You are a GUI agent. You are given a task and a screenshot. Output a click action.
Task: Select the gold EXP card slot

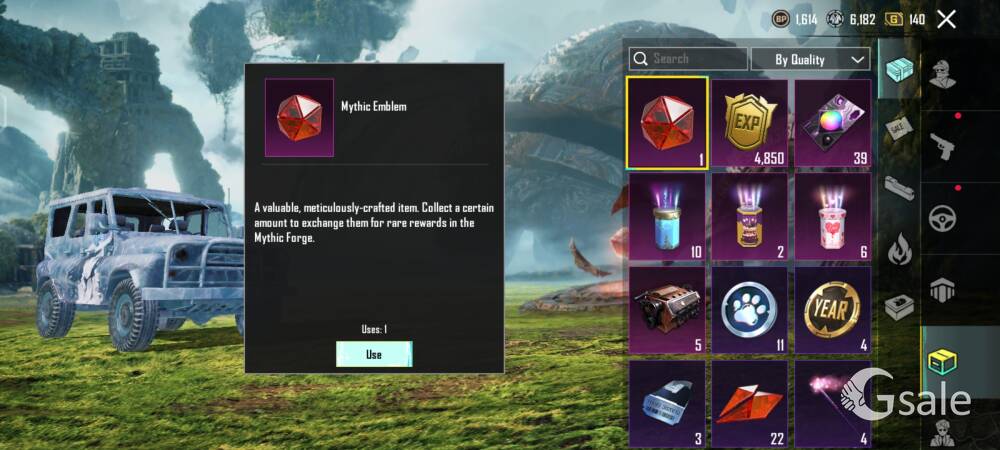click(x=750, y=122)
